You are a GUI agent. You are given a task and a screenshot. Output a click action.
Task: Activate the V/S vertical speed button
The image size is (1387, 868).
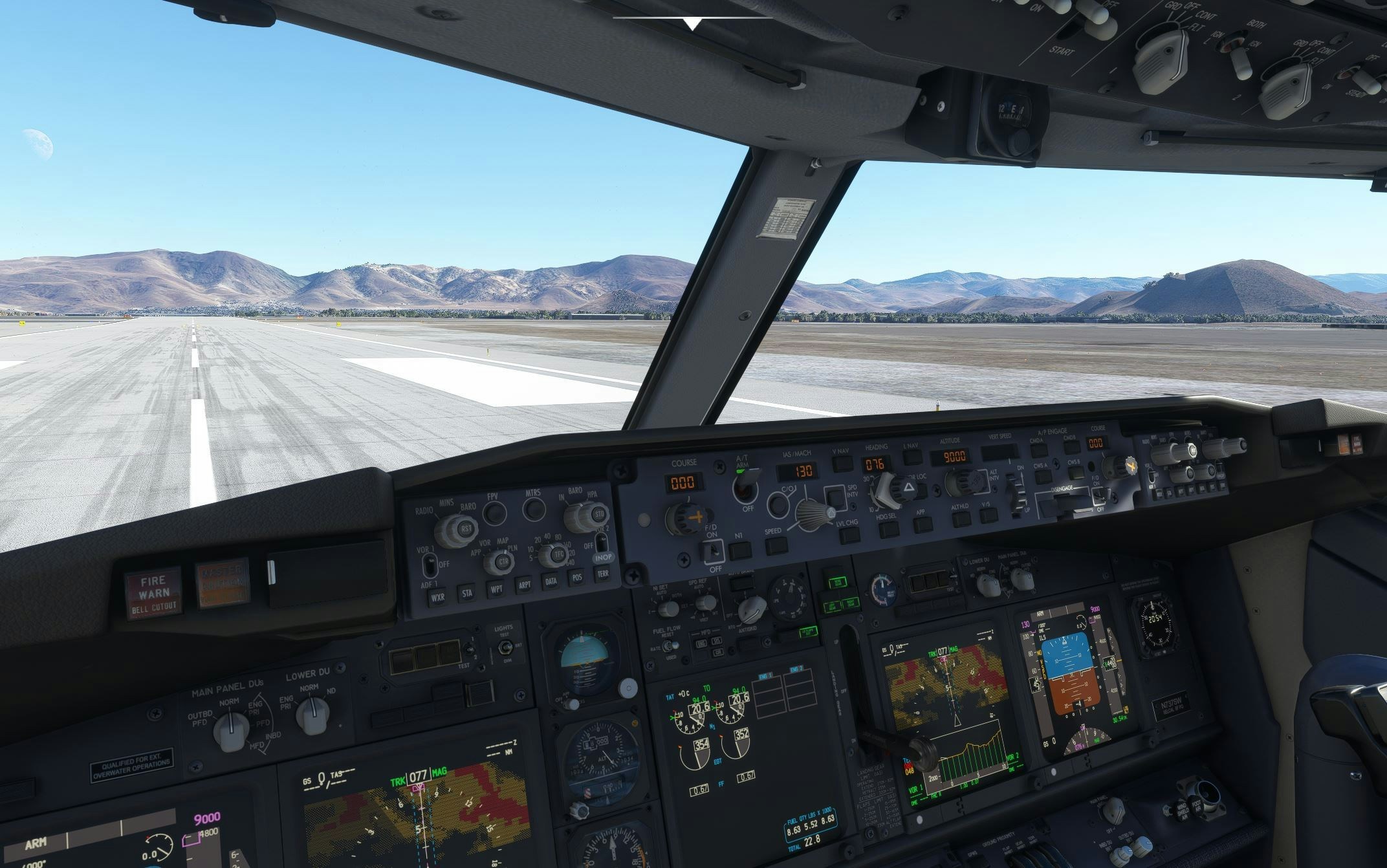point(988,515)
